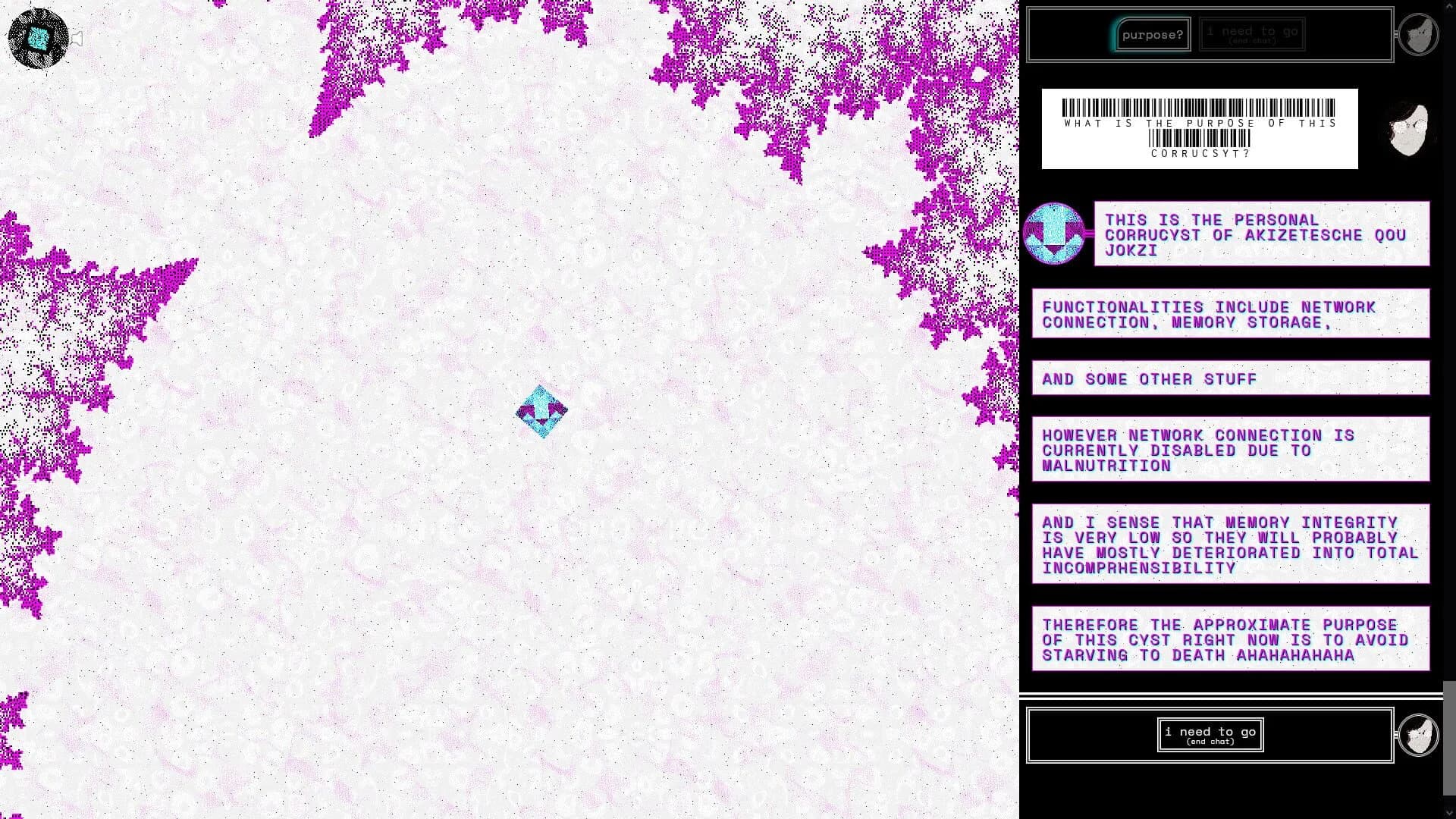Click the portrait beside the barcode question
This screenshot has height=819, width=1456.
click(x=1407, y=129)
